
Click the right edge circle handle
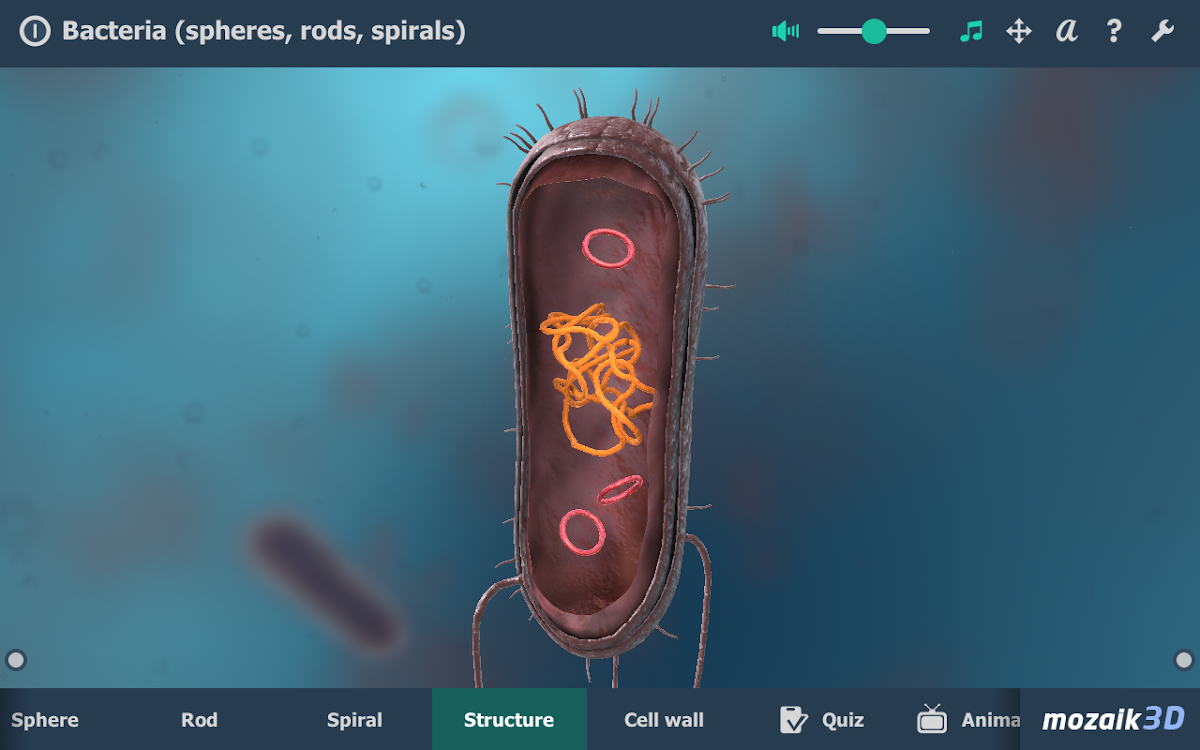tap(1184, 660)
